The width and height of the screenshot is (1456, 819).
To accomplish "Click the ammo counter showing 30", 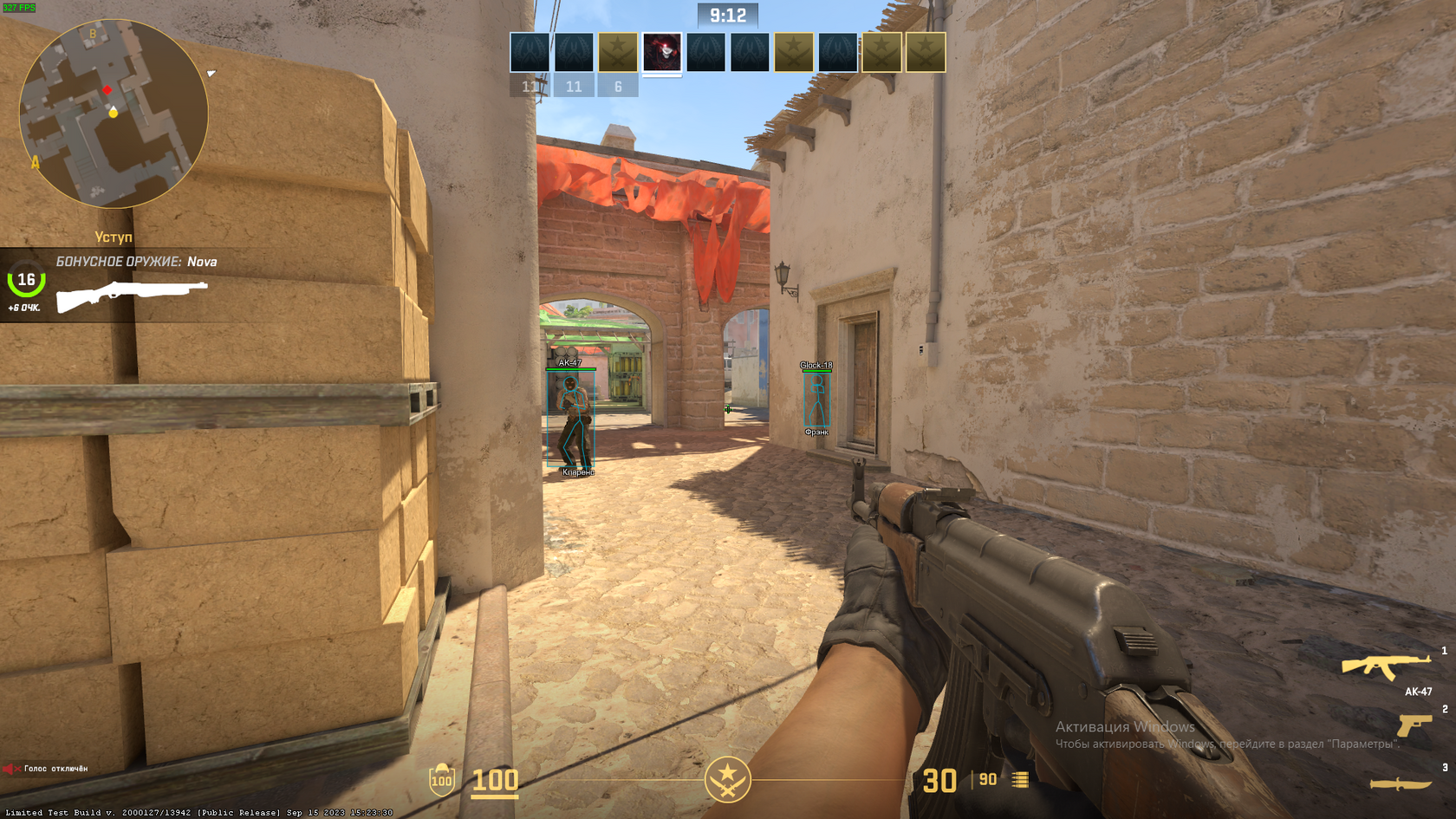I will pyautogui.click(x=939, y=779).
